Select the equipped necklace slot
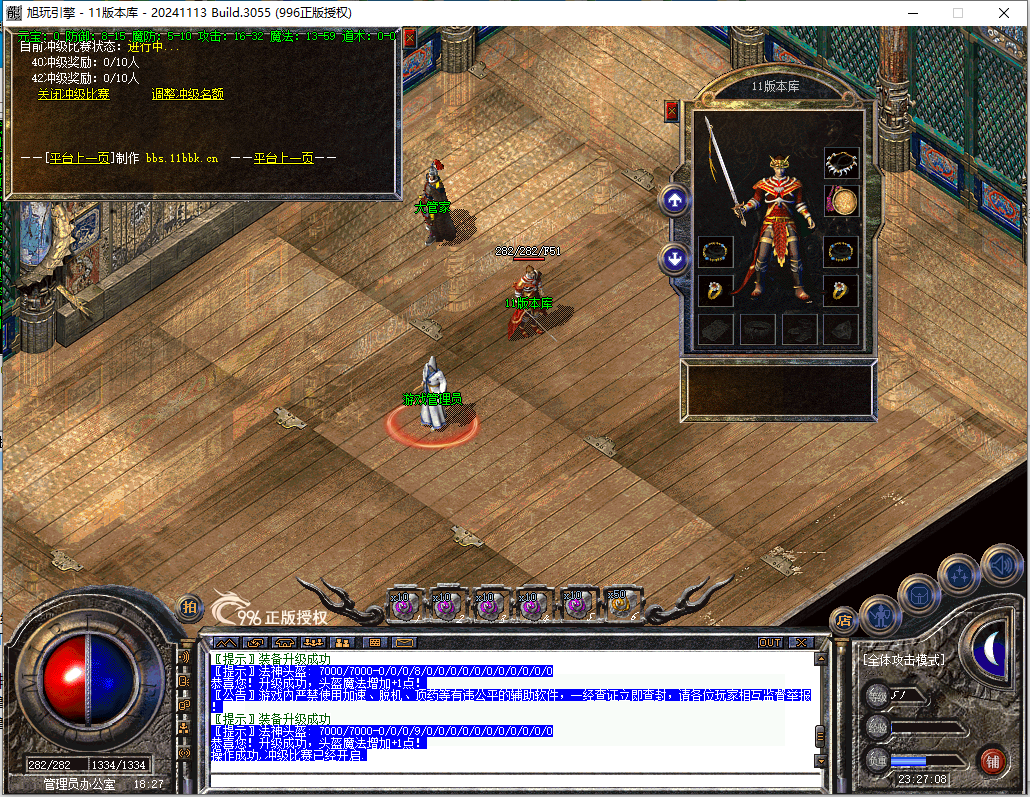1030x797 pixels. [841, 162]
